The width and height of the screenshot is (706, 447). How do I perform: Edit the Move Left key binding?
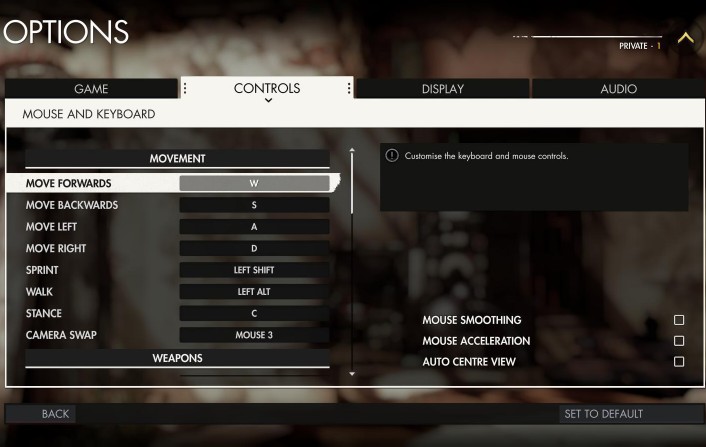(254, 227)
